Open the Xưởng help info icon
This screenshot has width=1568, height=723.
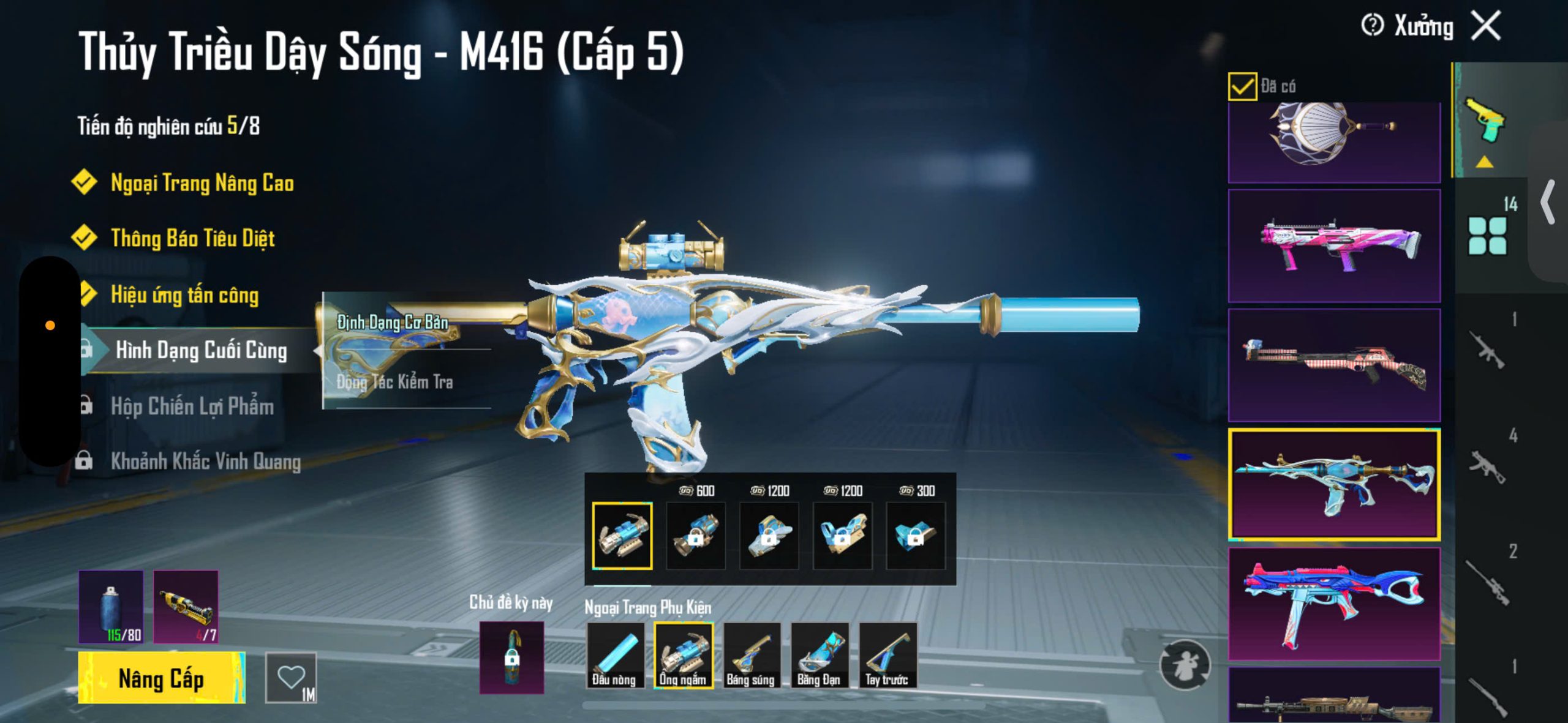(x=1372, y=26)
